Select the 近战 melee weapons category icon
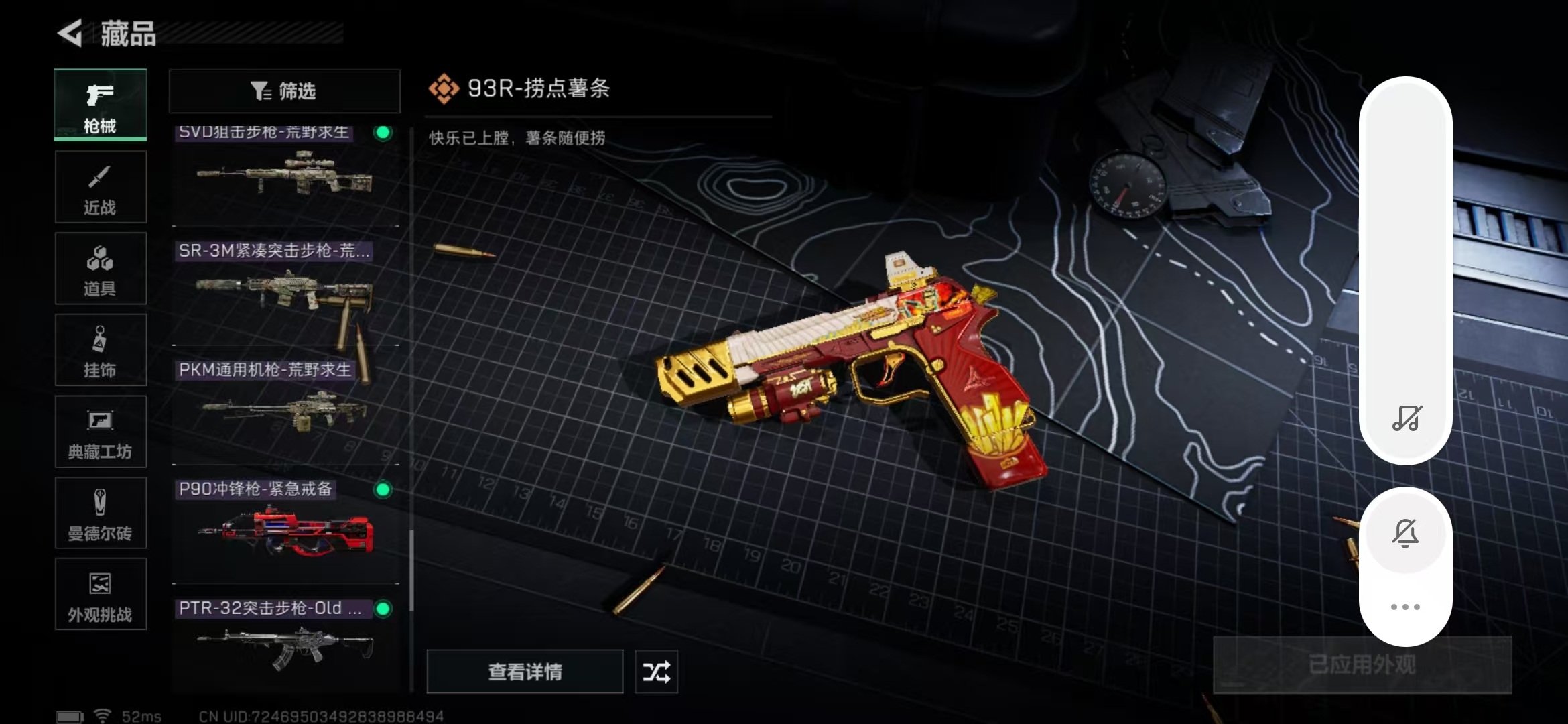The image size is (1568, 724). point(100,186)
